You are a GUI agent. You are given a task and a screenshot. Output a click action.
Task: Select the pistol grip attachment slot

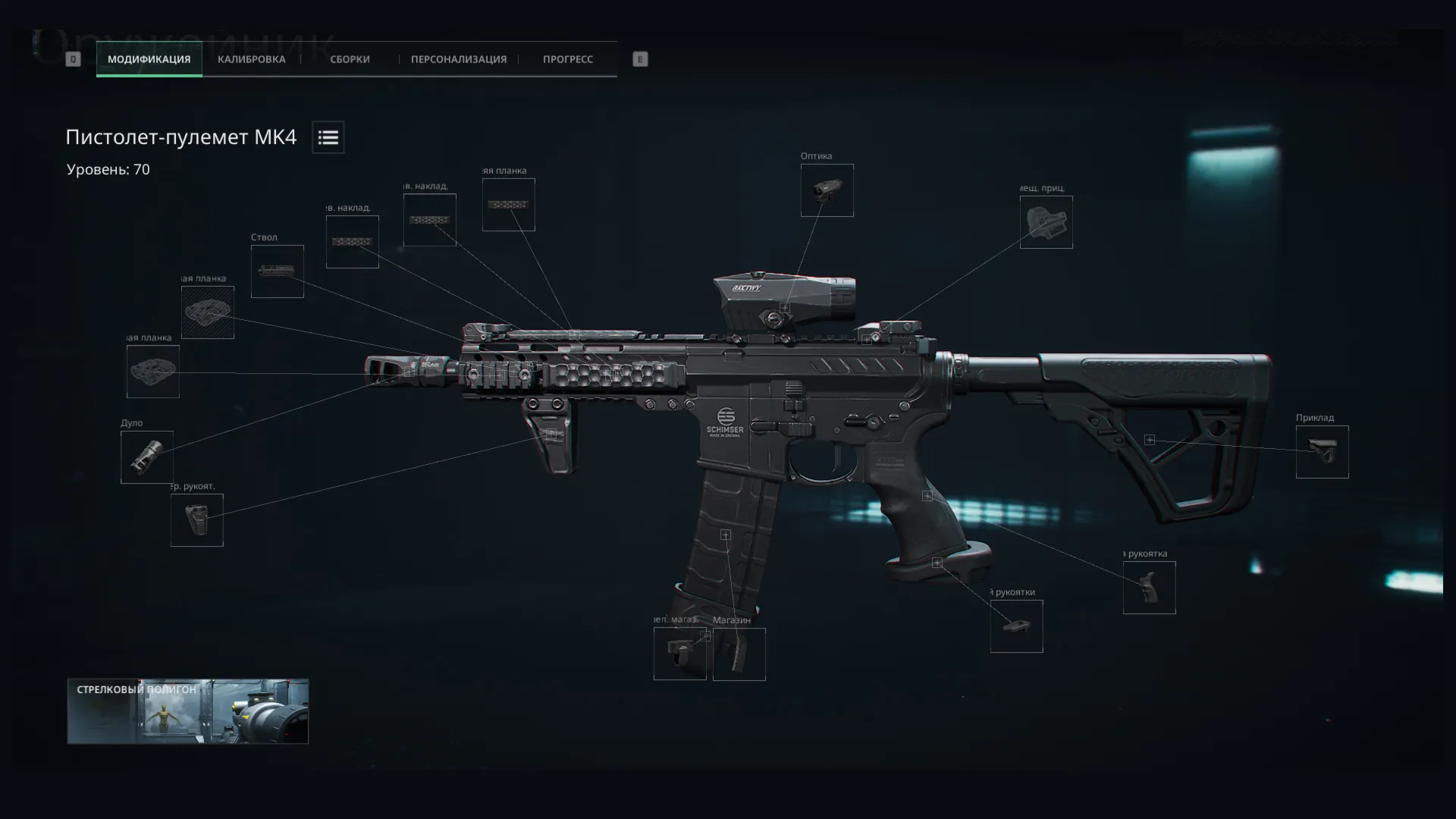coord(1149,588)
